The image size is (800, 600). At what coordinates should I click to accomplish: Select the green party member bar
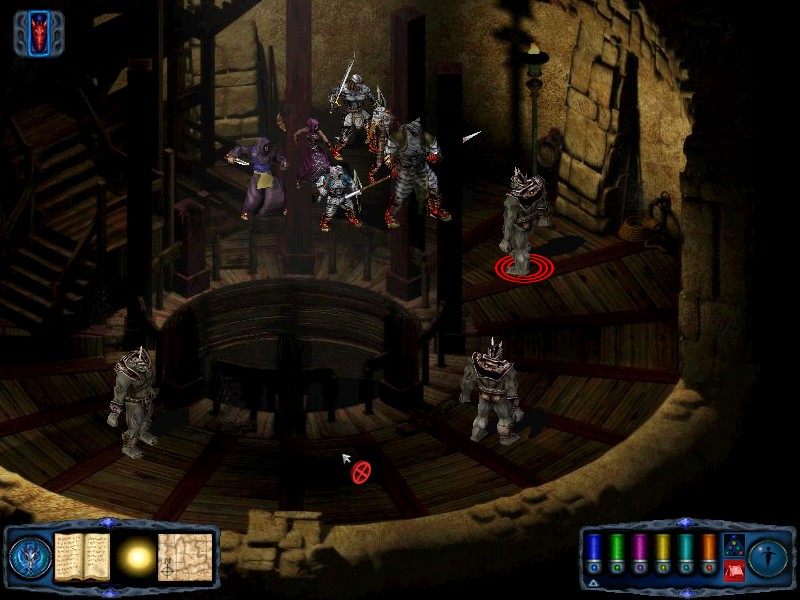pyautogui.click(x=616, y=548)
